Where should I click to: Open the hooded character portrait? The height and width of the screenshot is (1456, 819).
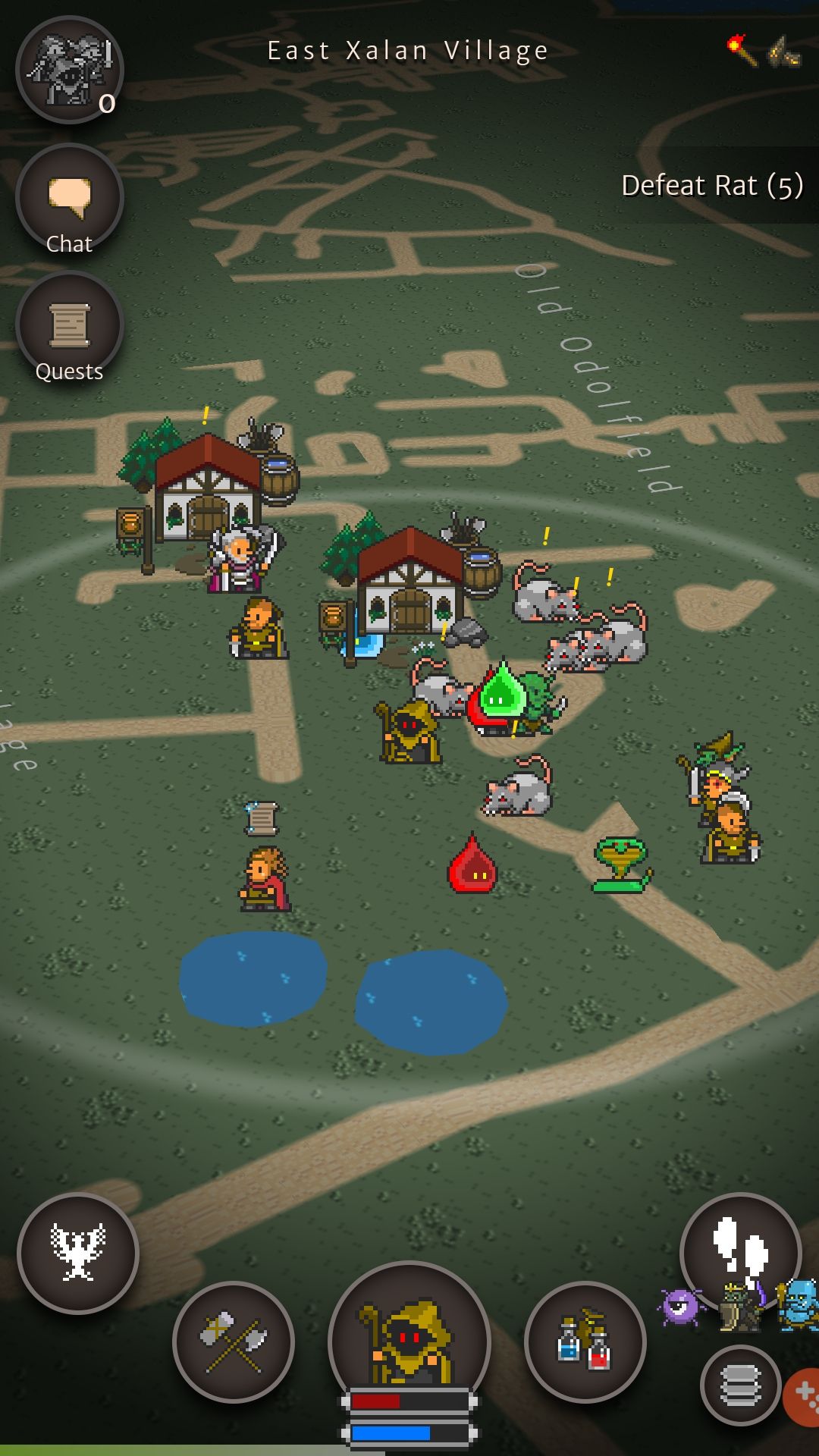click(409, 1339)
